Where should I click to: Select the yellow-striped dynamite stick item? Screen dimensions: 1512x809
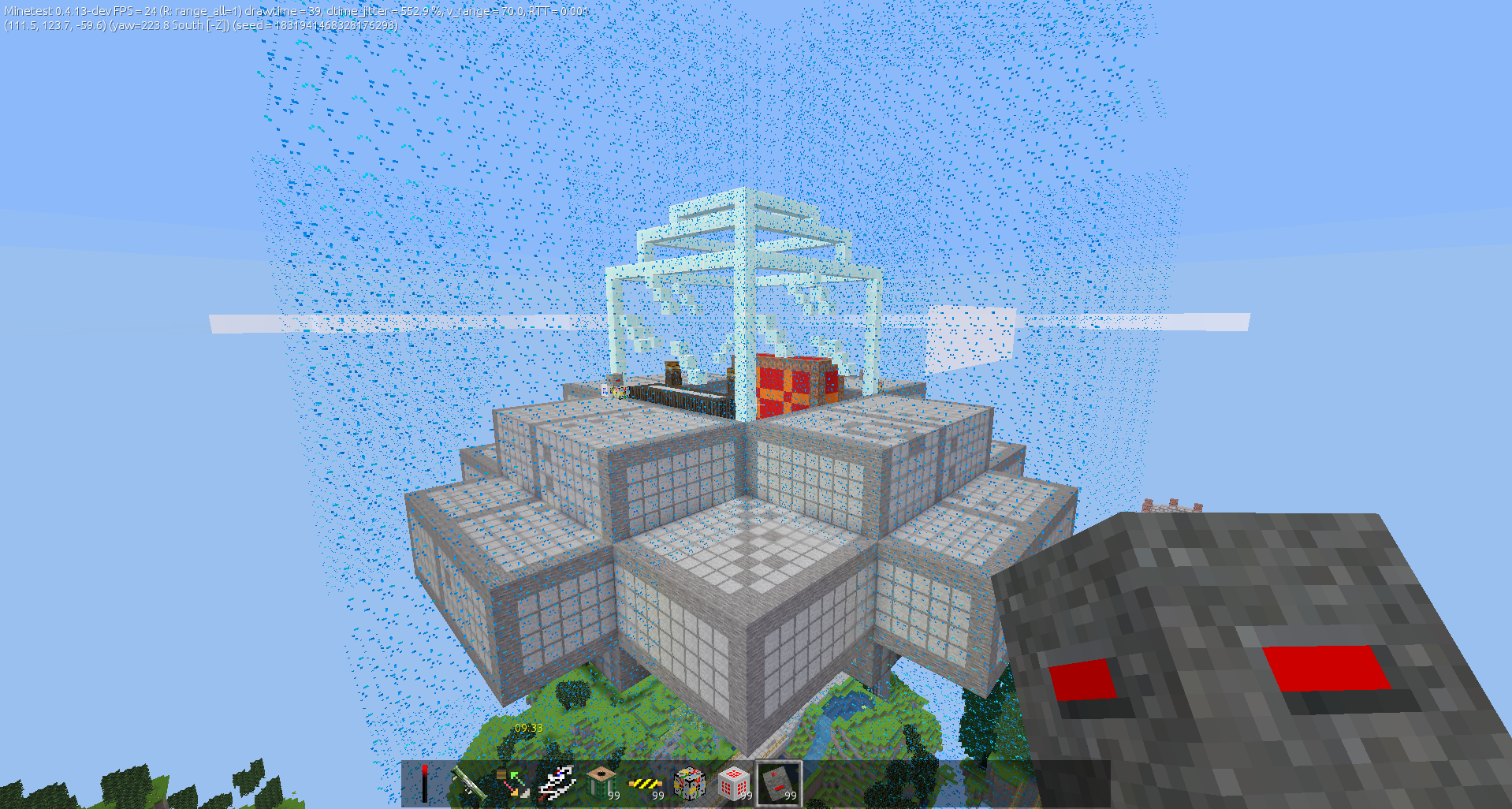click(x=646, y=785)
